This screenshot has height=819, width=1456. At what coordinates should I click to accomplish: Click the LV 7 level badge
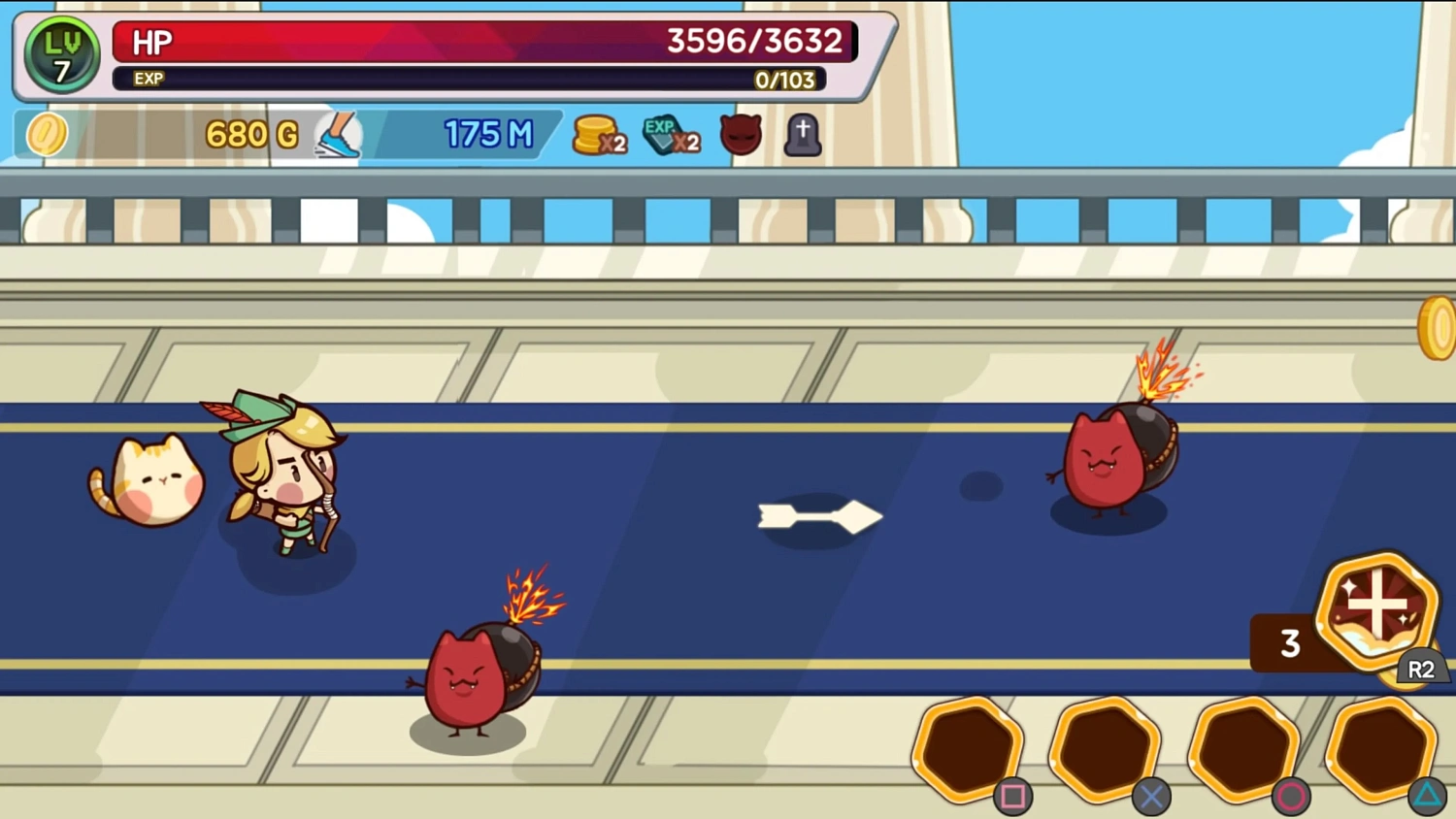coord(61,55)
